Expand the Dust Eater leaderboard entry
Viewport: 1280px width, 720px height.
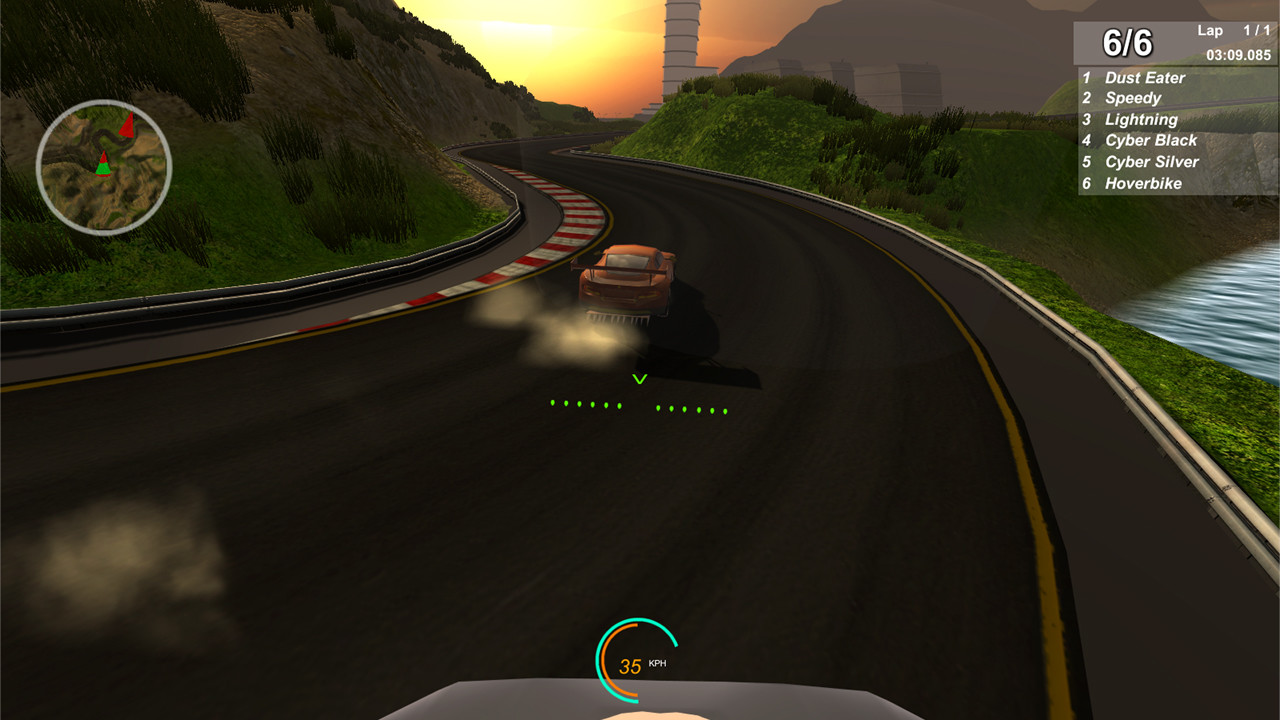point(1143,77)
